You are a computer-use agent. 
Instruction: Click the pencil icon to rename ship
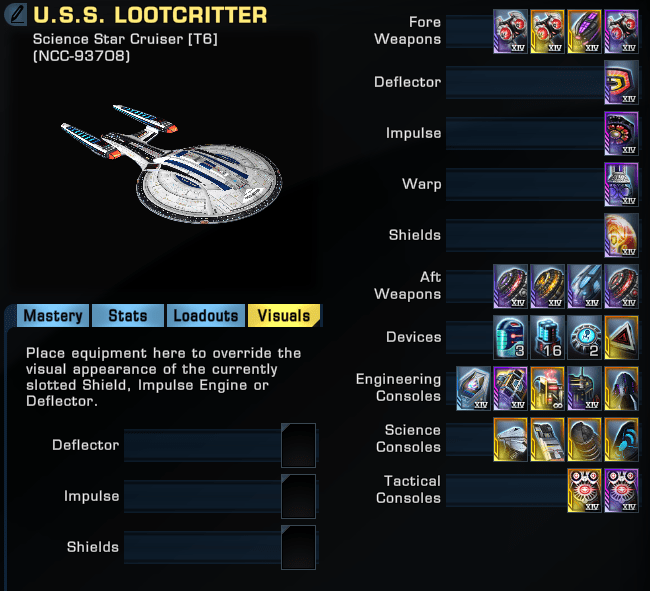pyautogui.click(x=16, y=16)
